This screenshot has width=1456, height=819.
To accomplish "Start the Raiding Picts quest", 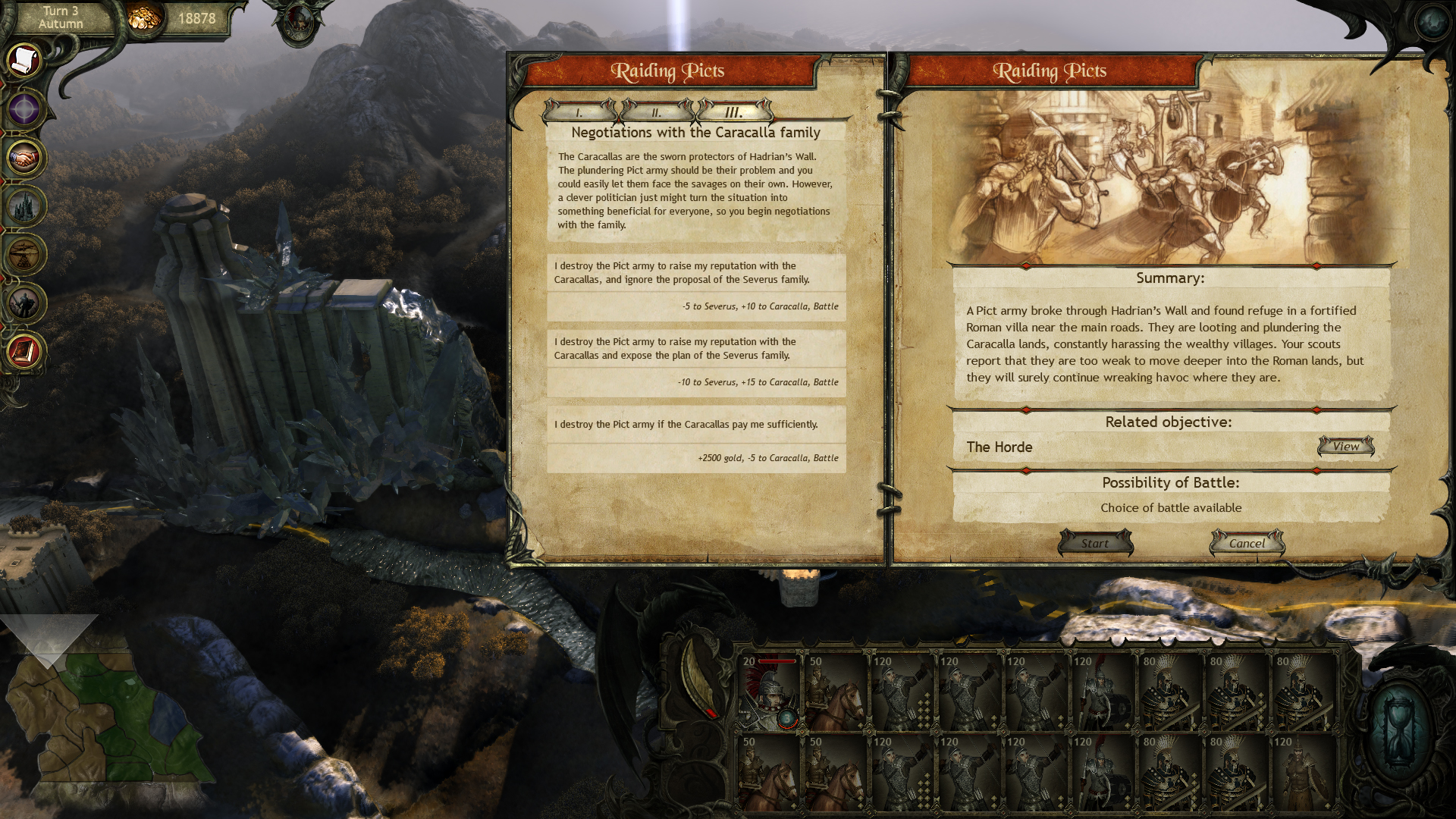I will [x=1095, y=543].
